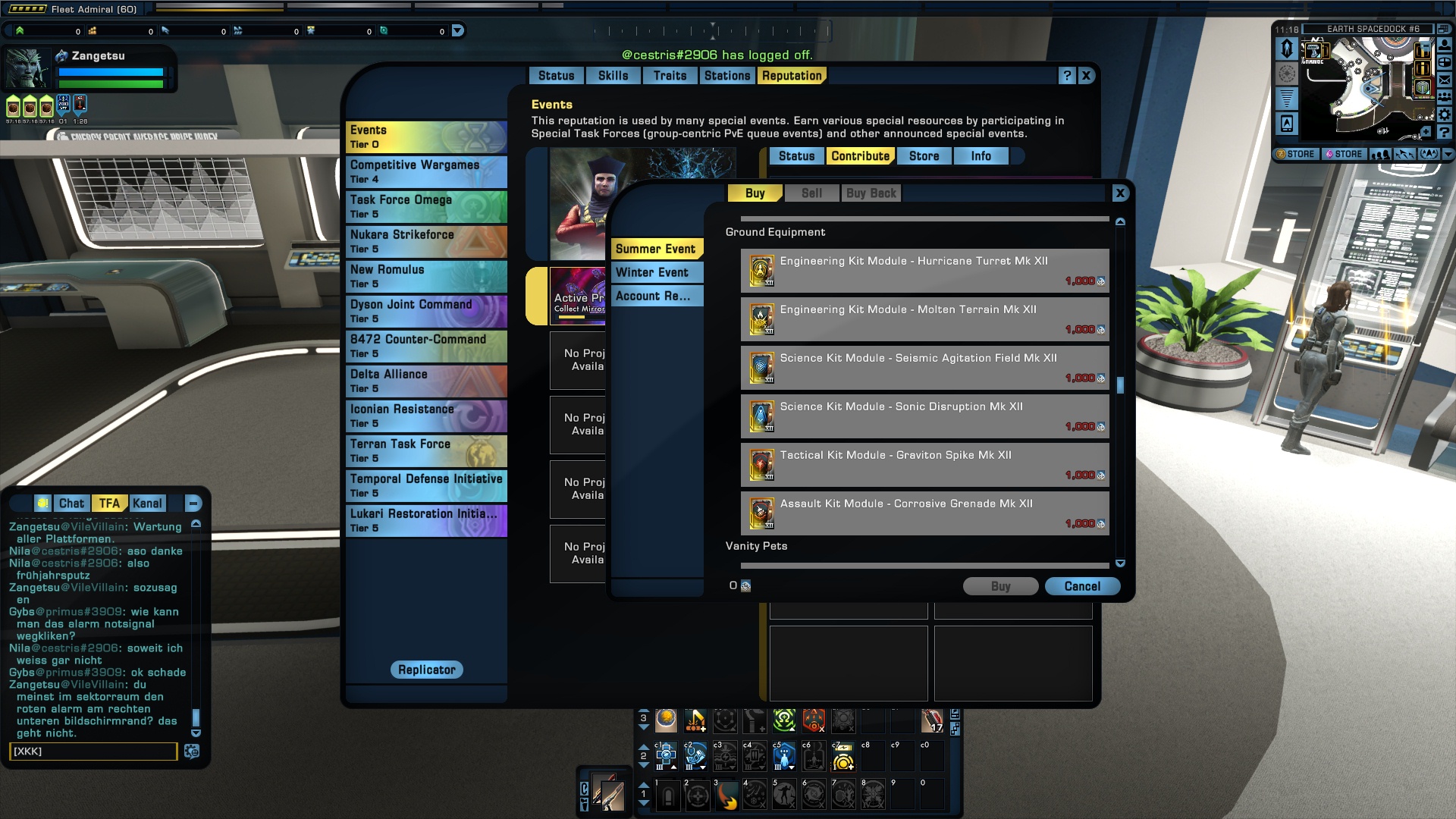The image size is (1456, 819).
Task: Show the reputation Info tab
Action: click(981, 156)
